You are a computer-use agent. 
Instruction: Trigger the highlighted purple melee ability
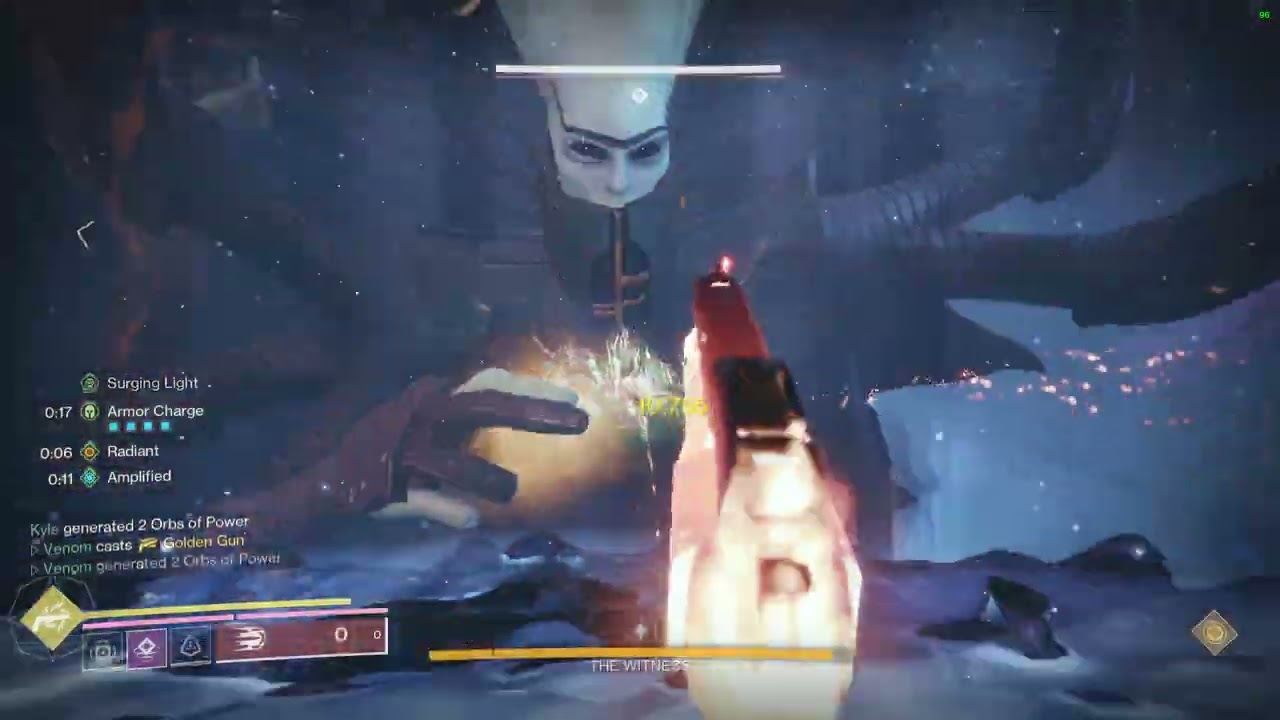[x=146, y=648]
